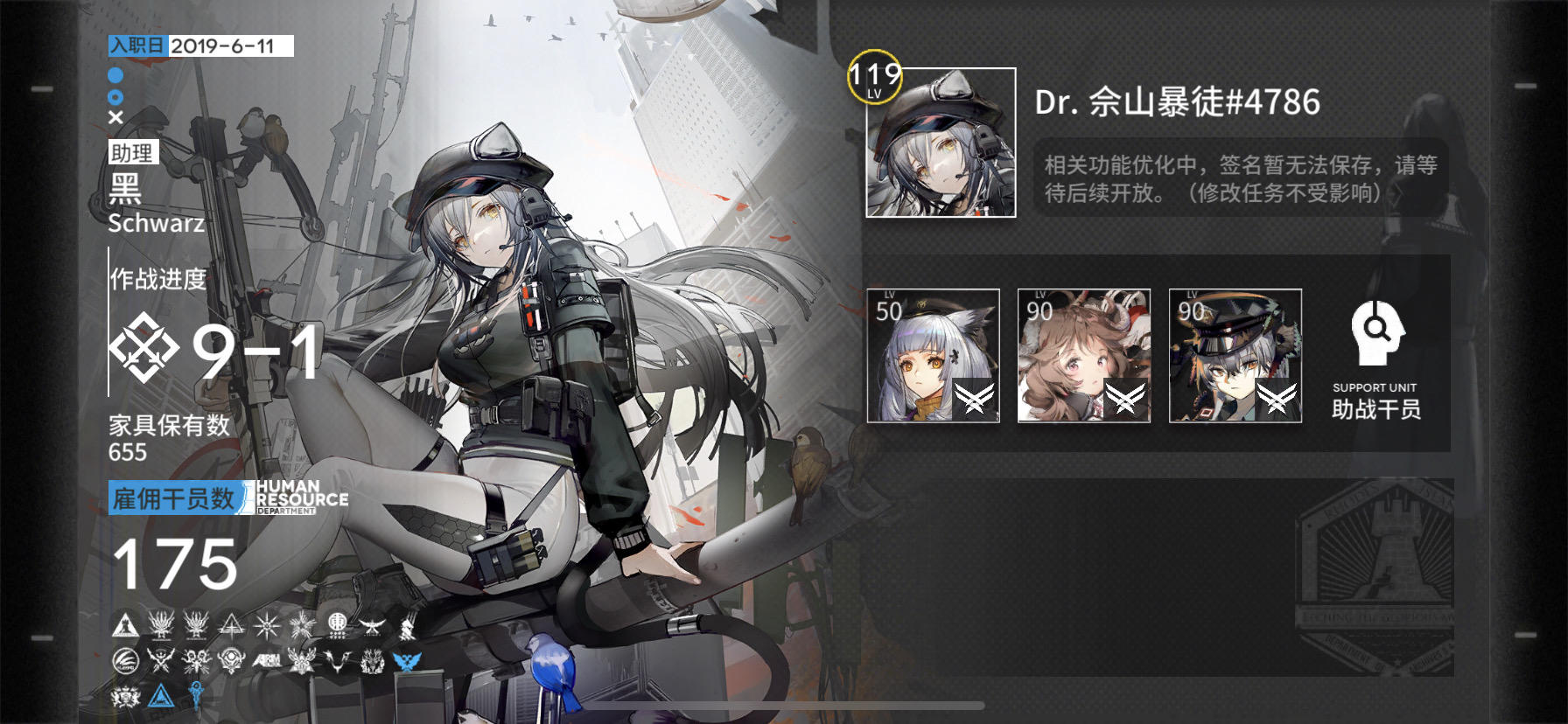The height and width of the screenshot is (724, 1568).
Task: Select the ARIM faction medal
Action: [268, 661]
